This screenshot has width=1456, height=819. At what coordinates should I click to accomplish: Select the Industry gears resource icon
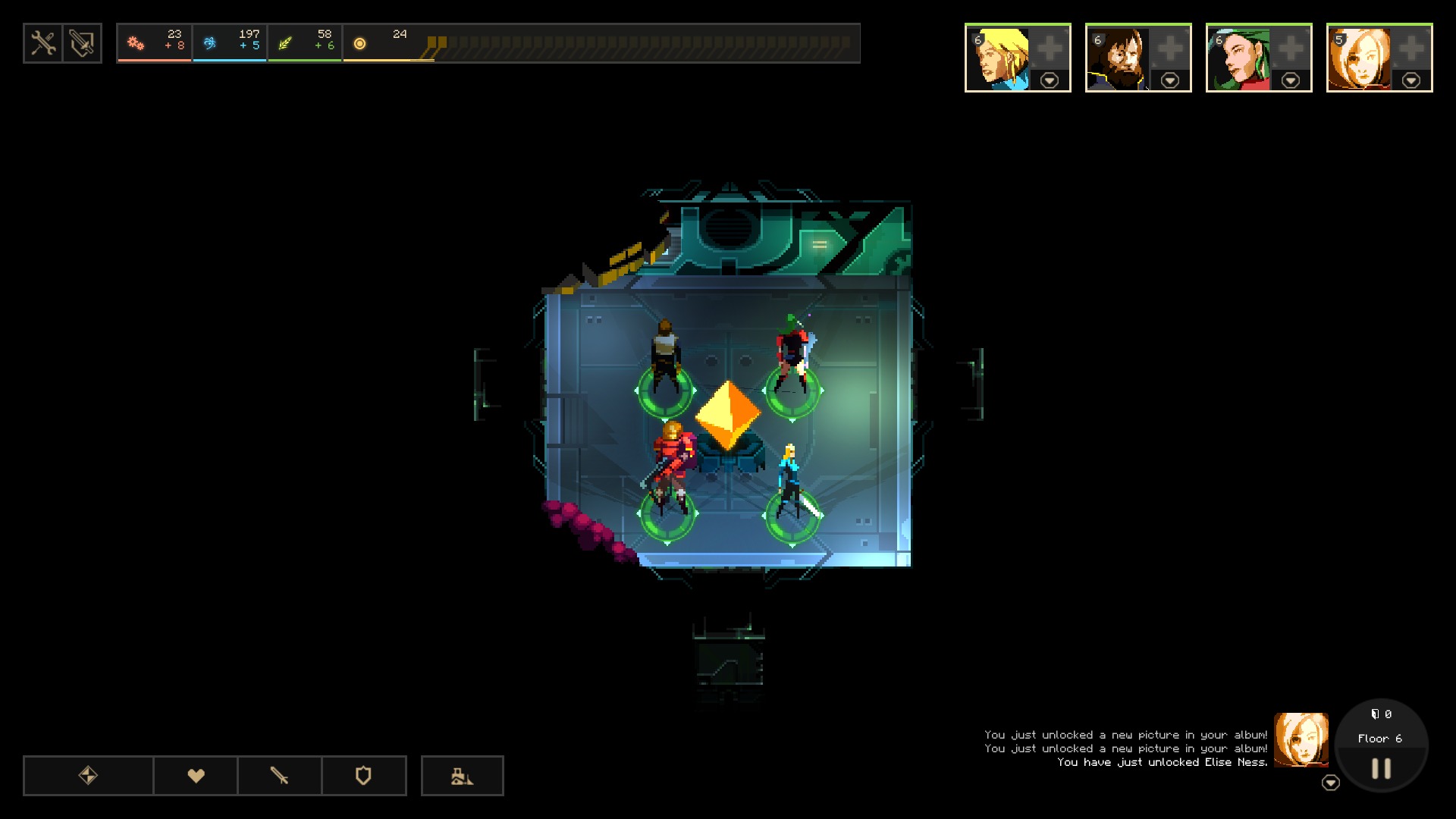136,43
